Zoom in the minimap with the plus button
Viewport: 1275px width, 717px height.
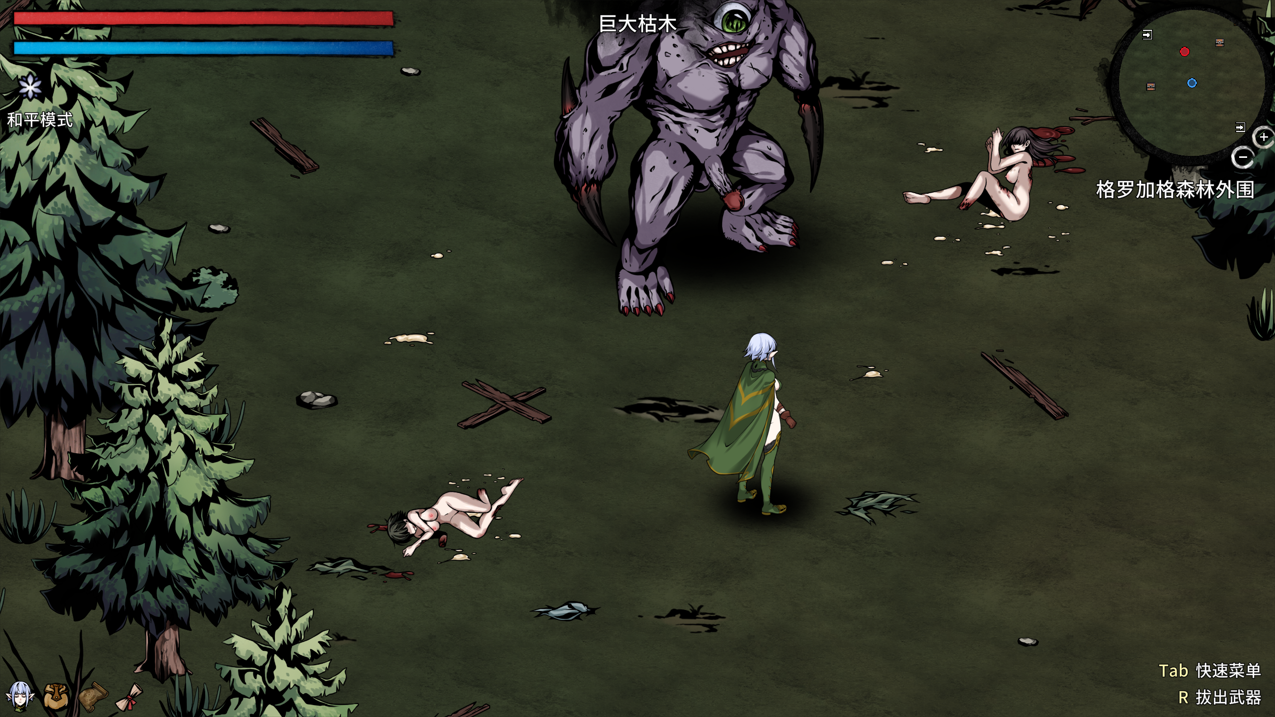[x=1263, y=138]
